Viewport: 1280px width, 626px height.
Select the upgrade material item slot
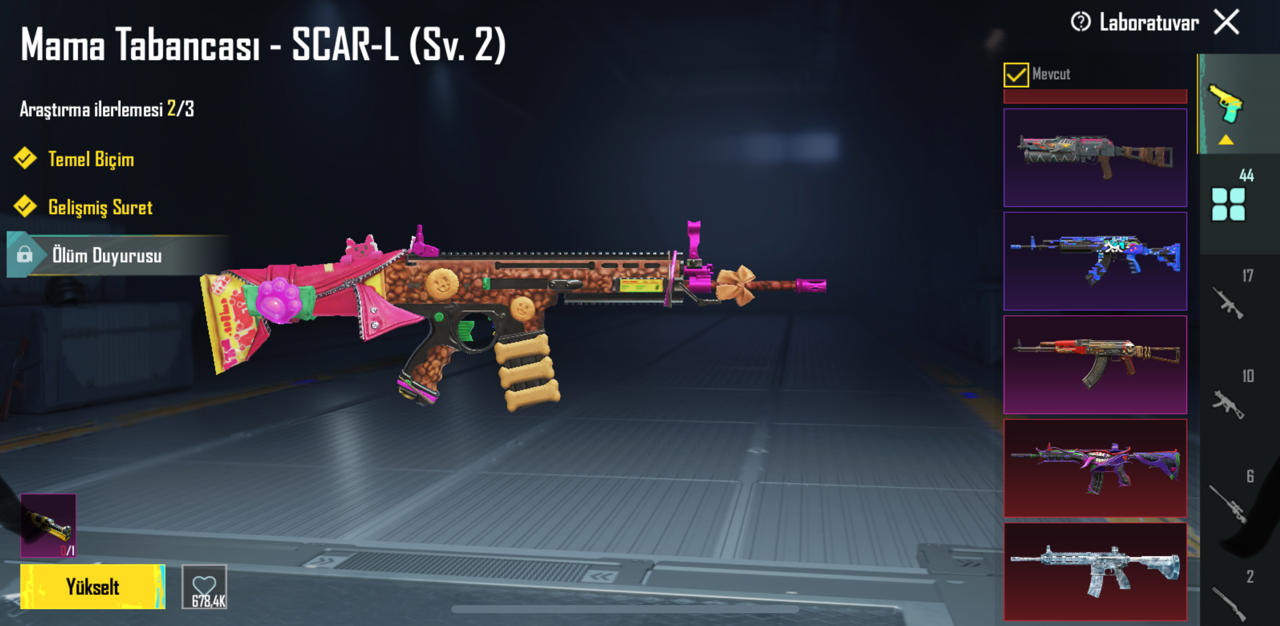[x=48, y=525]
